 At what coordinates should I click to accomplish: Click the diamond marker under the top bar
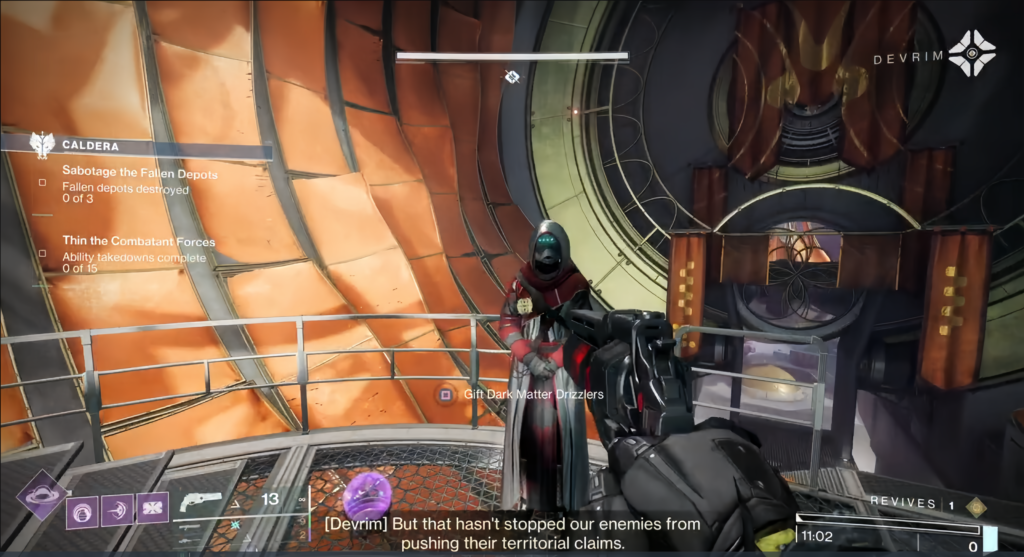coord(512,76)
